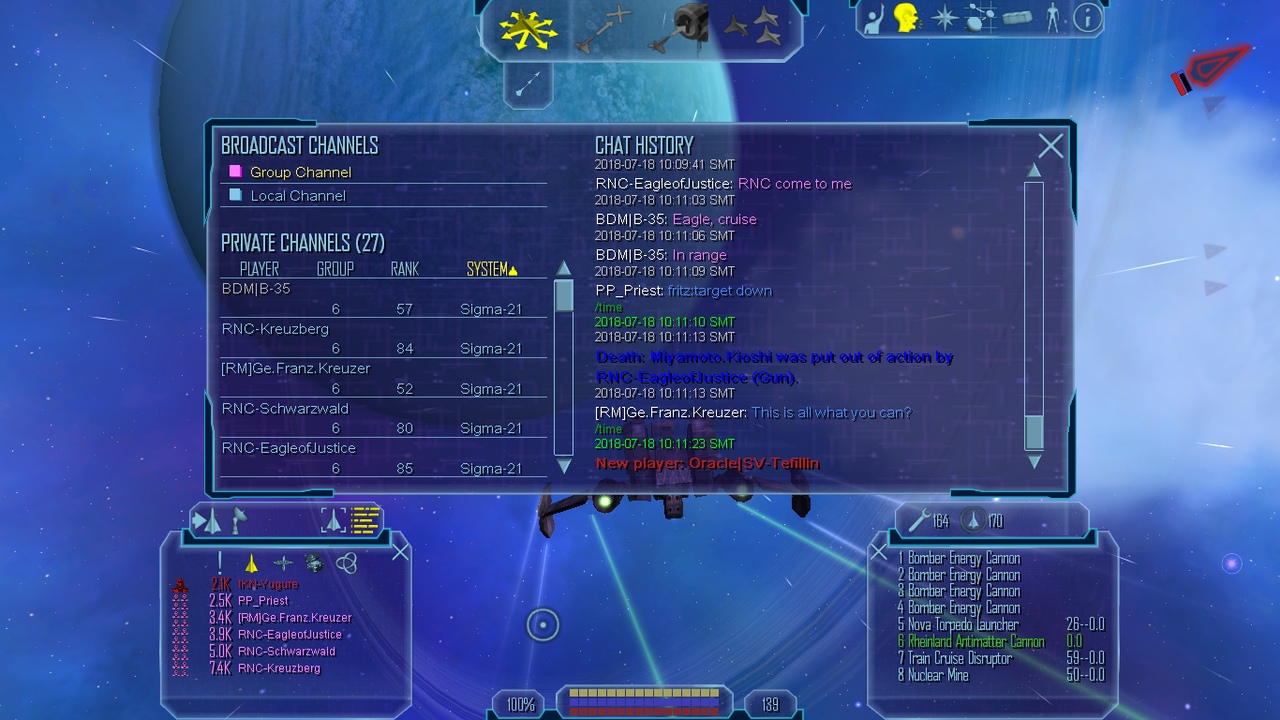The width and height of the screenshot is (1280, 720).
Task: Open private channel with BDM|B-35
Action: [256, 289]
